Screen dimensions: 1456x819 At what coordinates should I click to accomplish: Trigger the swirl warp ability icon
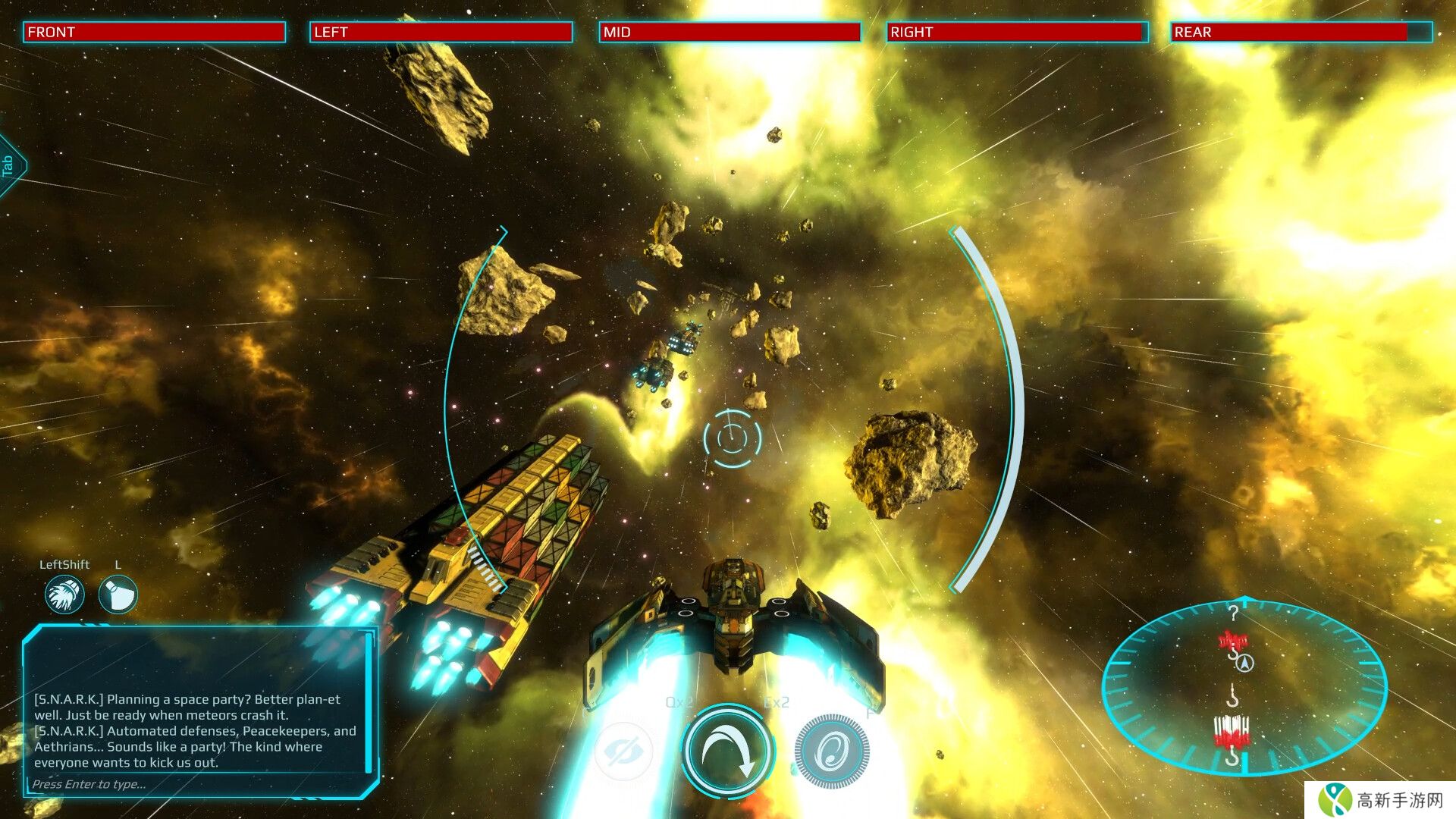[x=832, y=752]
